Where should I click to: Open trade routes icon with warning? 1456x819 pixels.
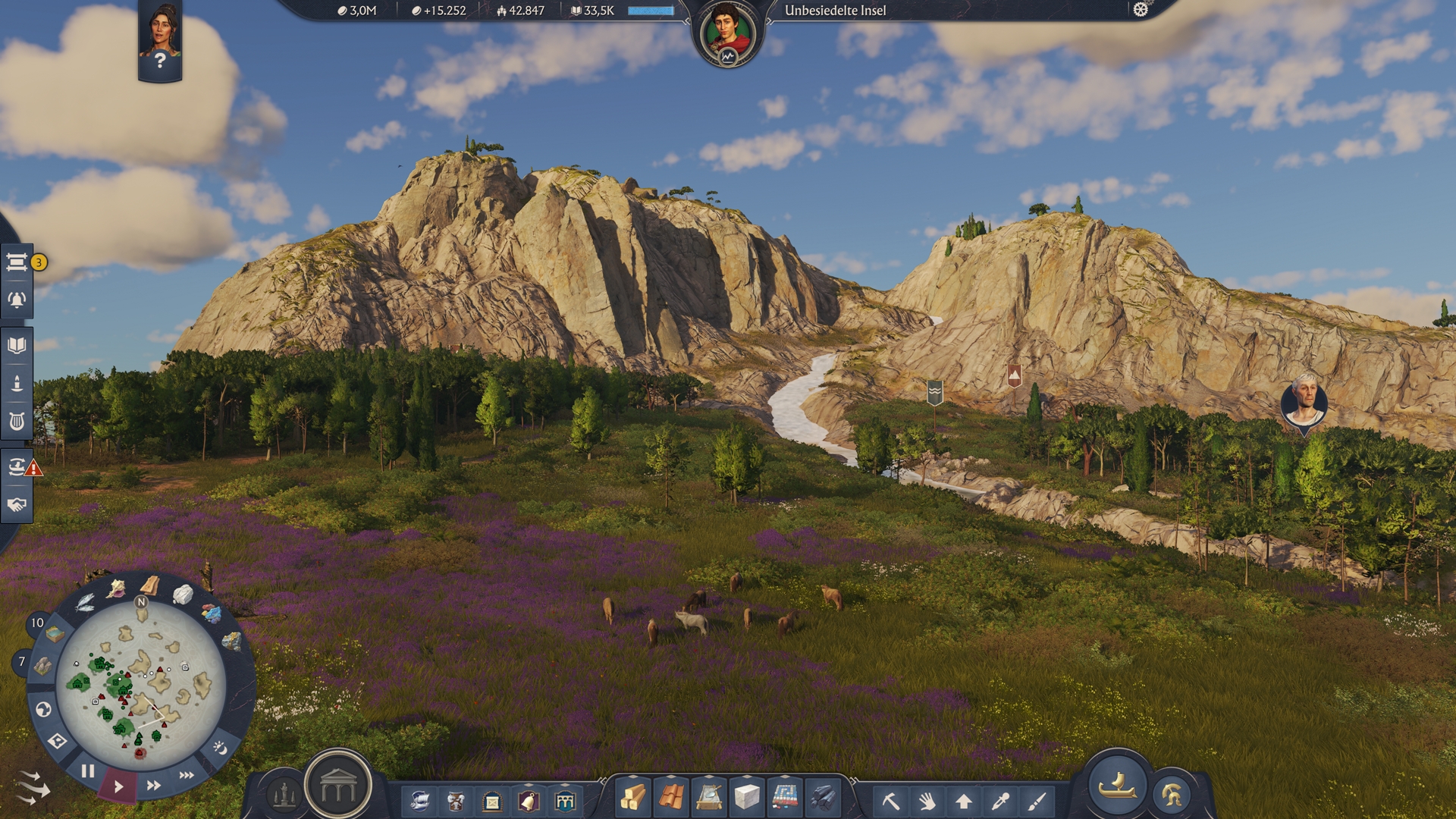[18, 466]
